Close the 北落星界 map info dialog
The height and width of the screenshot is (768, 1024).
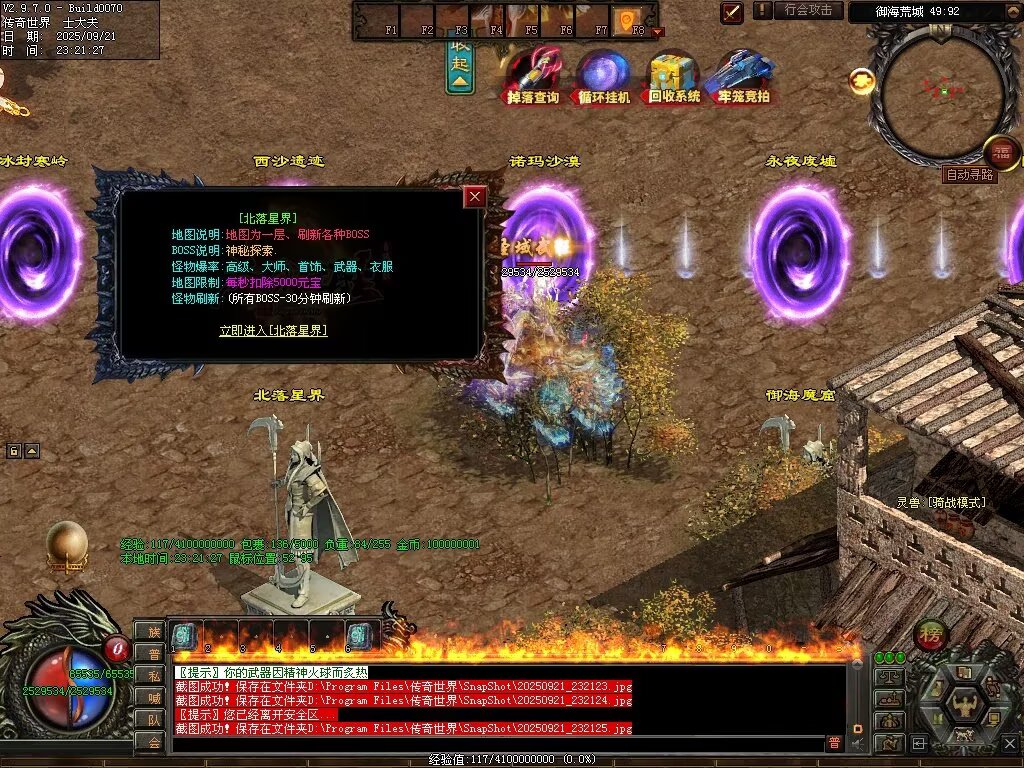[x=475, y=197]
